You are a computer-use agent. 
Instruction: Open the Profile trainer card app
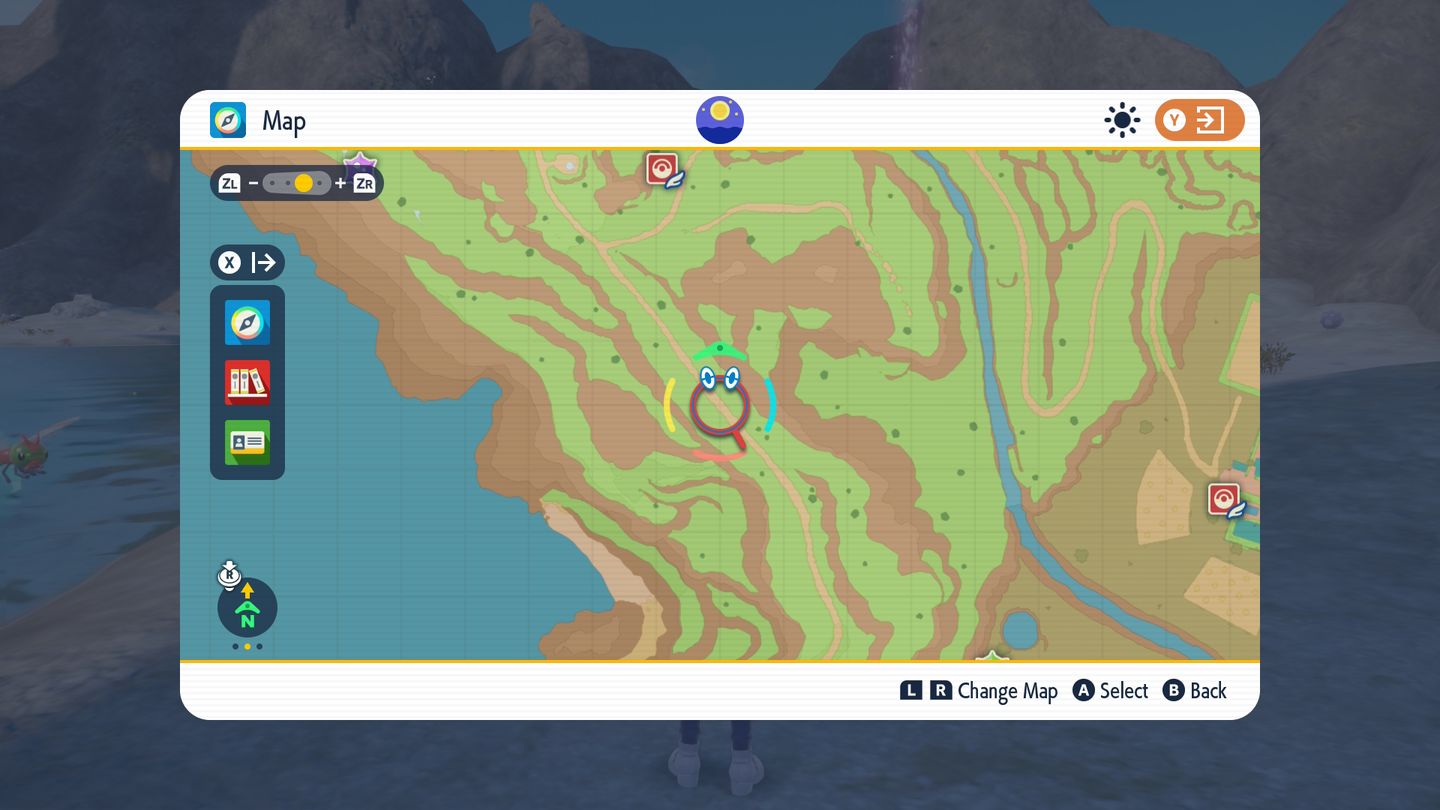(x=247, y=442)
